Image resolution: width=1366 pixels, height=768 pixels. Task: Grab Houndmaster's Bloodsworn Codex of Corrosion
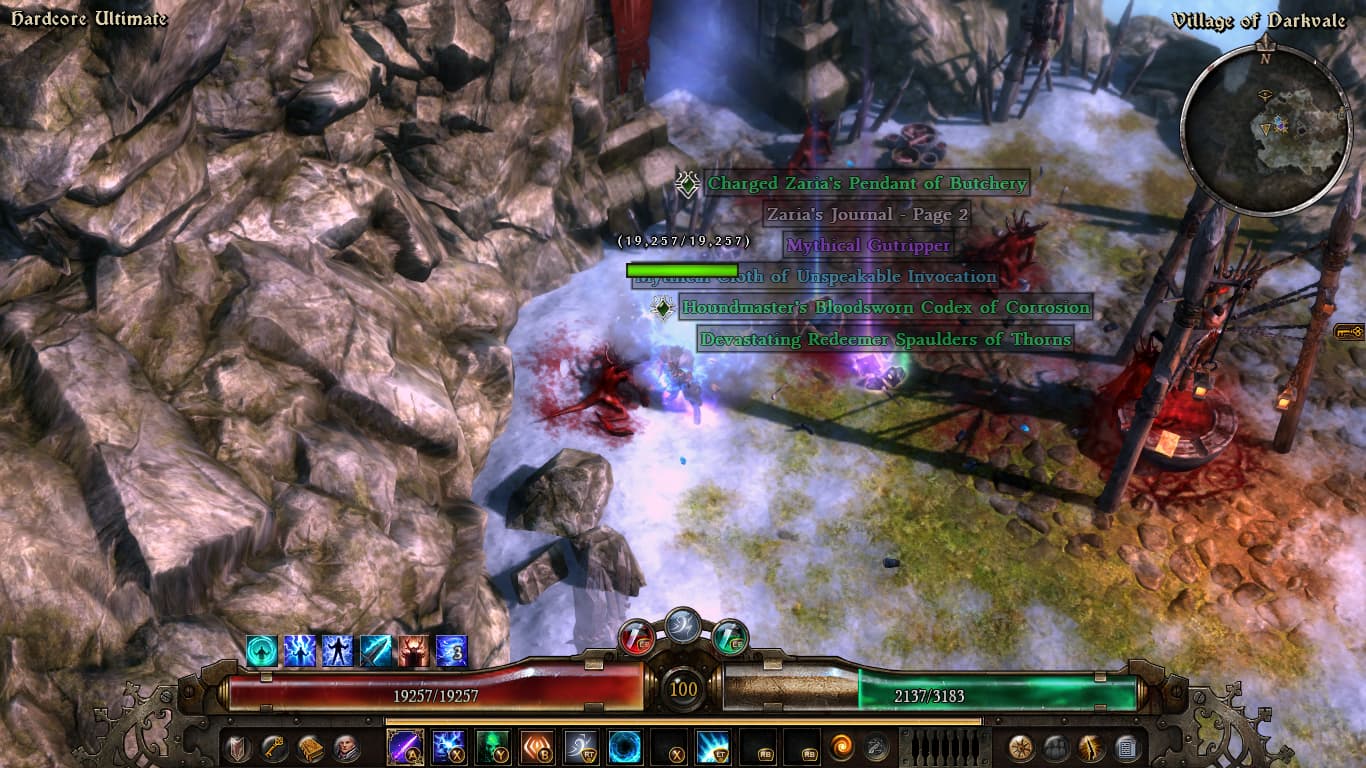coord(885,308)
